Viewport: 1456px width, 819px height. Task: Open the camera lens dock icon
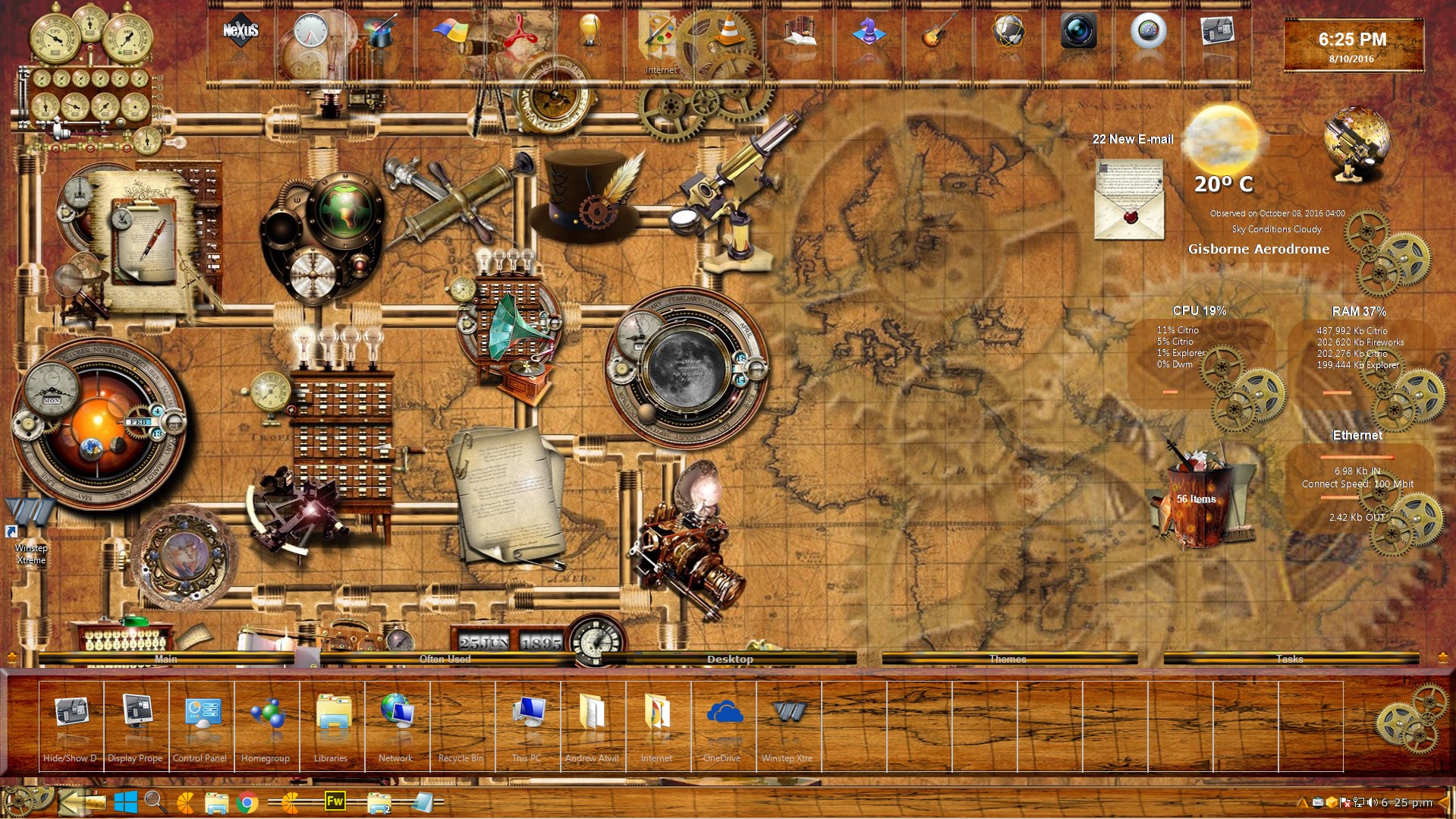coord(1078,32)
